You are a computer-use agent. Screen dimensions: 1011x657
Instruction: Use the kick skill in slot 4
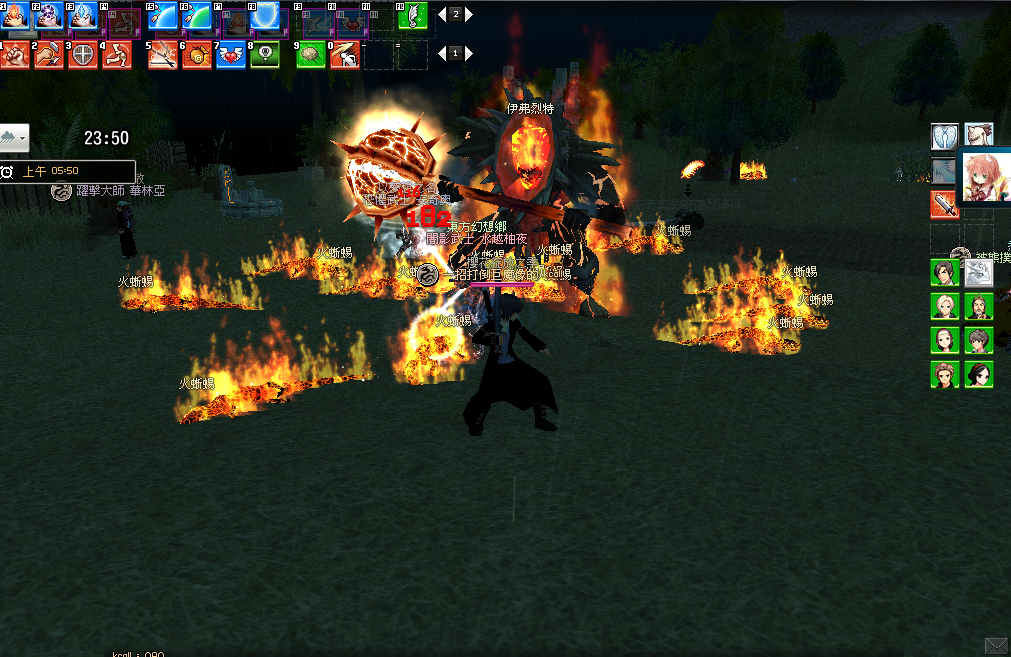coord(117,54)
